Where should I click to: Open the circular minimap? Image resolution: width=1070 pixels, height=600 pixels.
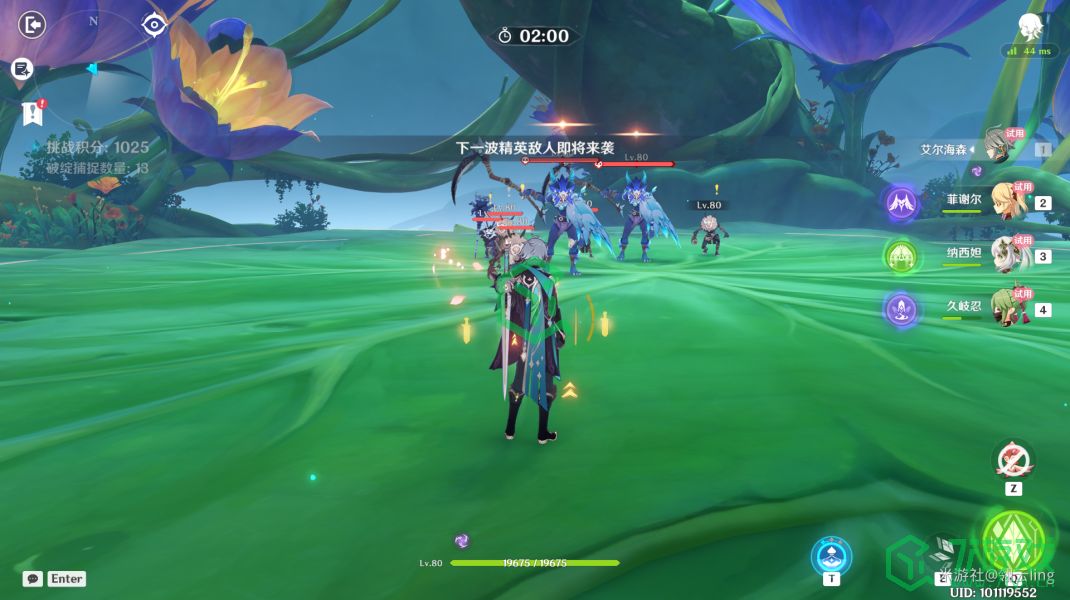click(93, 68)
